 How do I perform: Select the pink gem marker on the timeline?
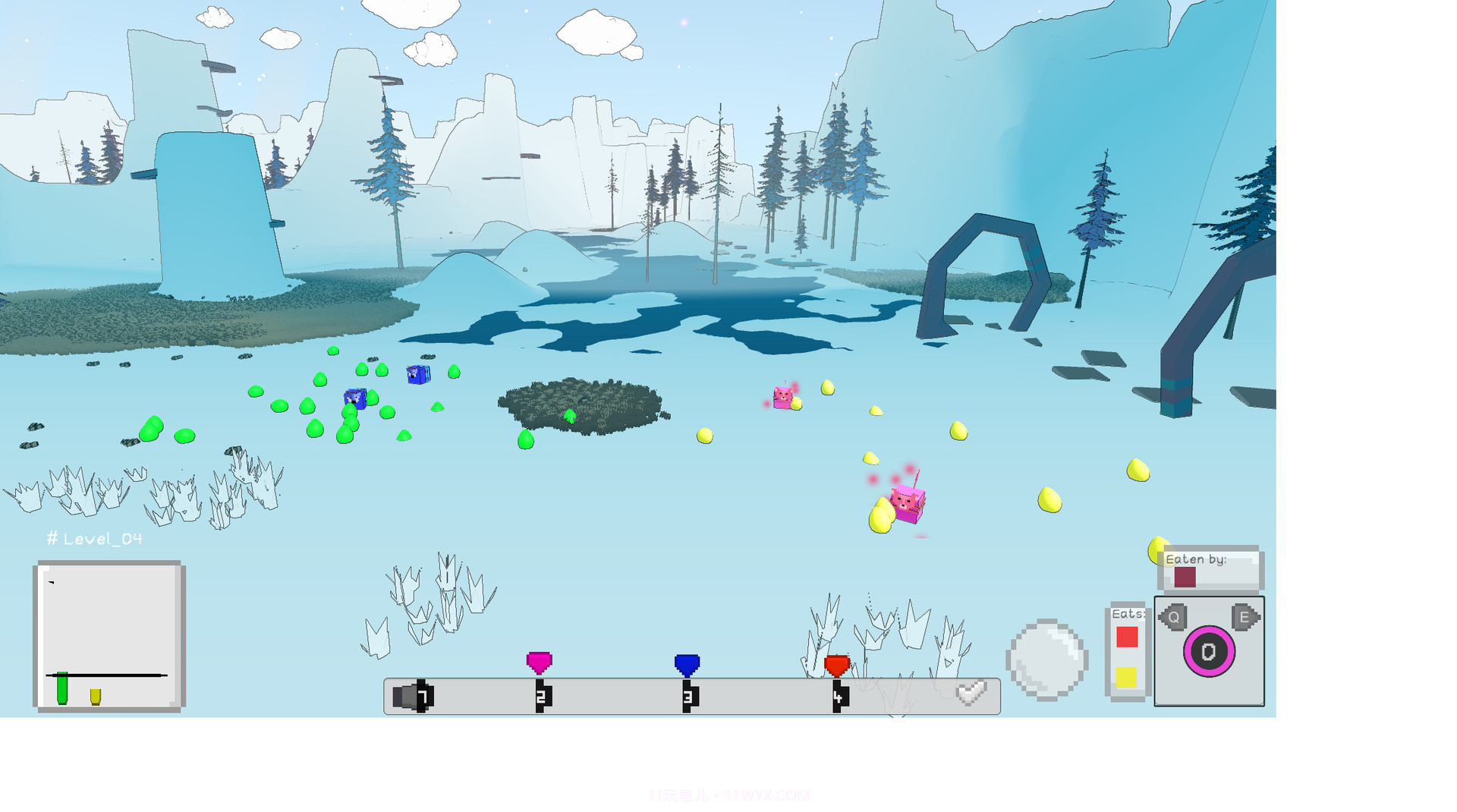tap(539, 663)
